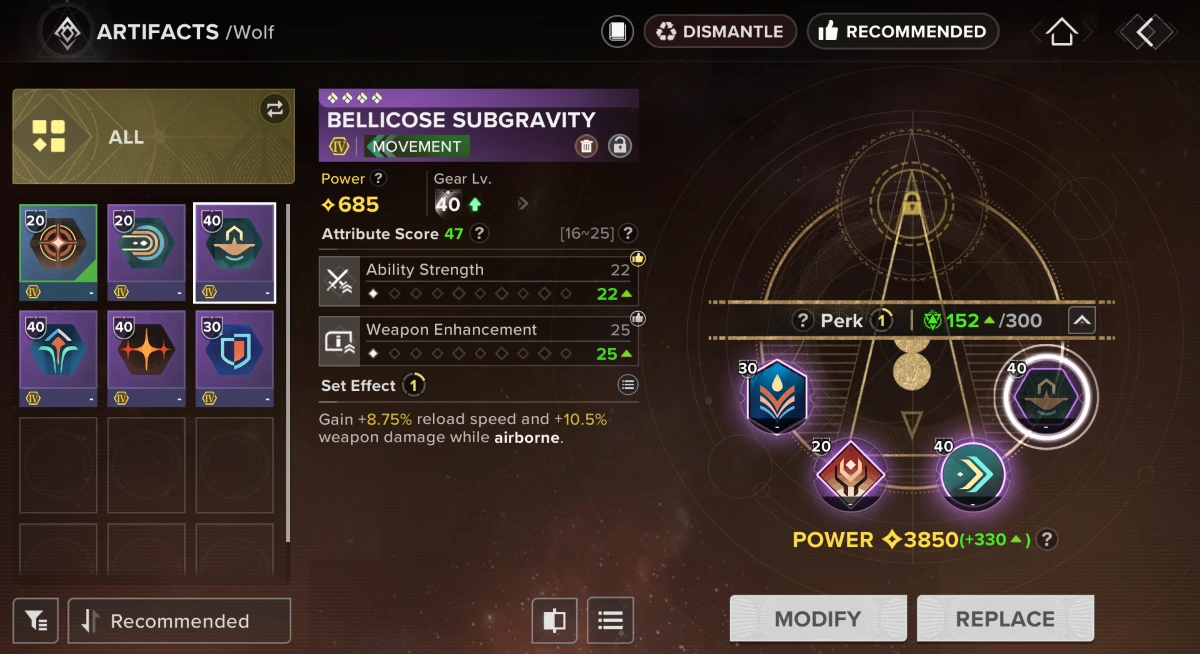Select the equipped level 30 droplet artifact

777,394
